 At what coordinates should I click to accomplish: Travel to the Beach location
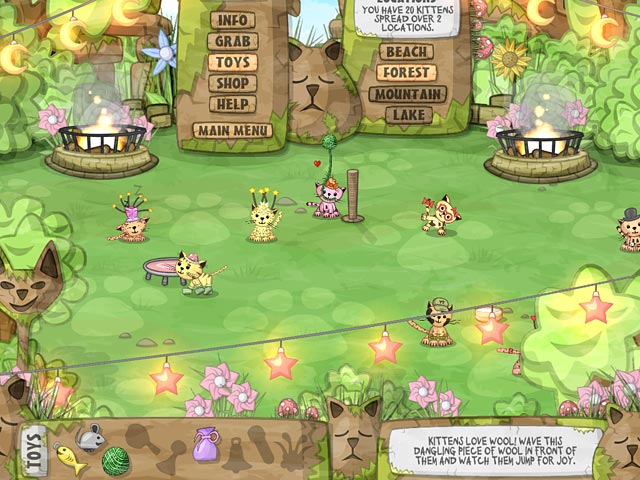[407, 52]
